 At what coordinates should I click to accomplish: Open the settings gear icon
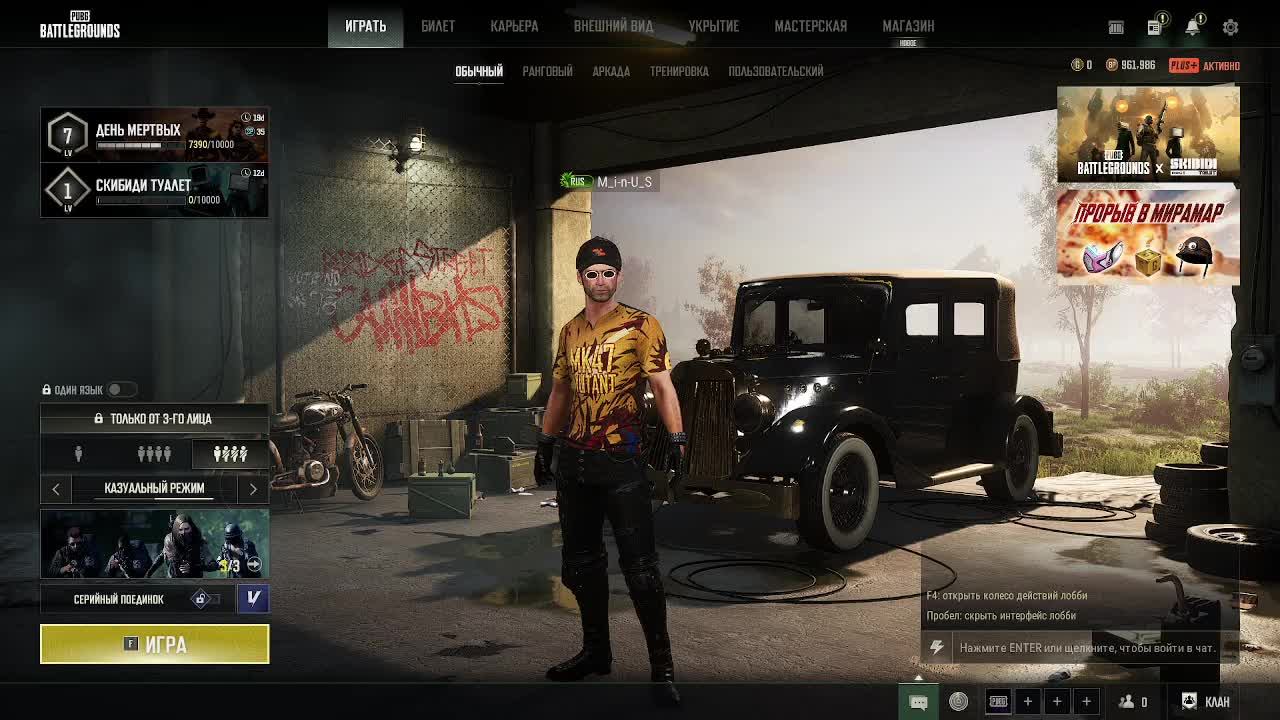click(1230, 28)
